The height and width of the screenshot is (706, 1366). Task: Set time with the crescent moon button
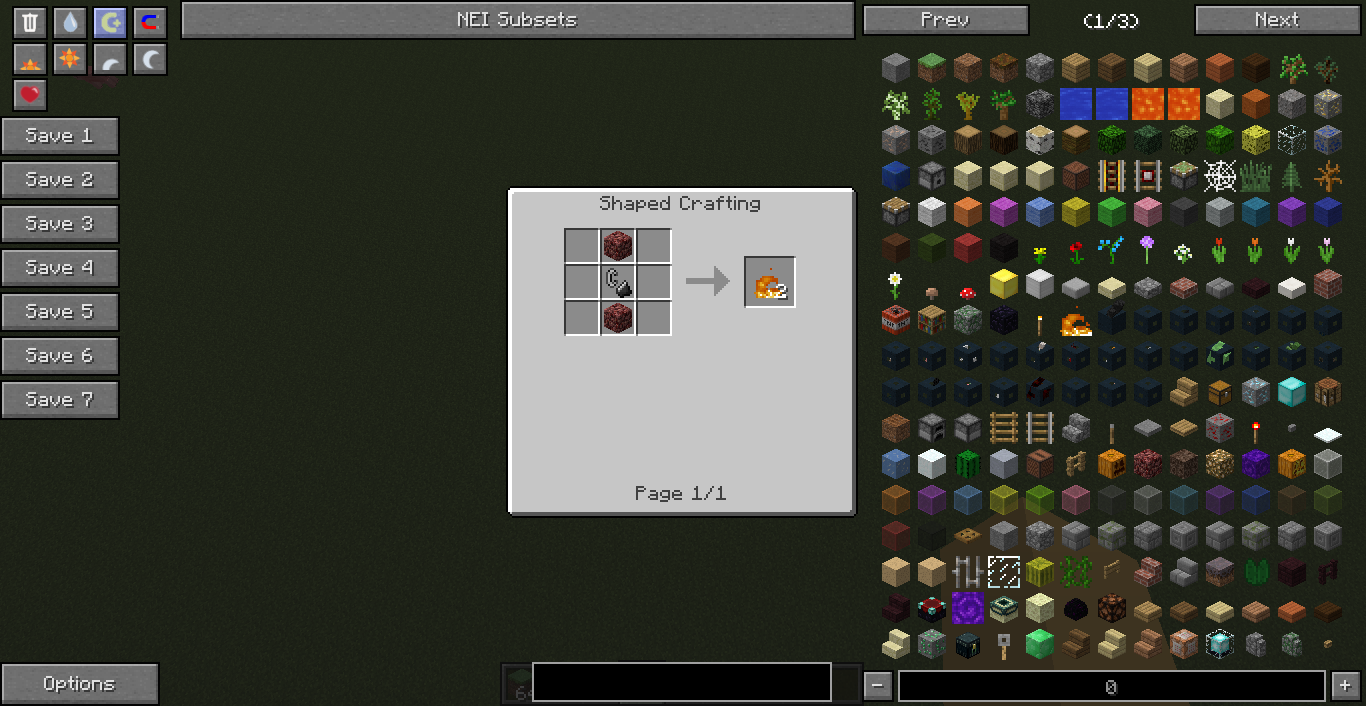[x=150, y=60]
